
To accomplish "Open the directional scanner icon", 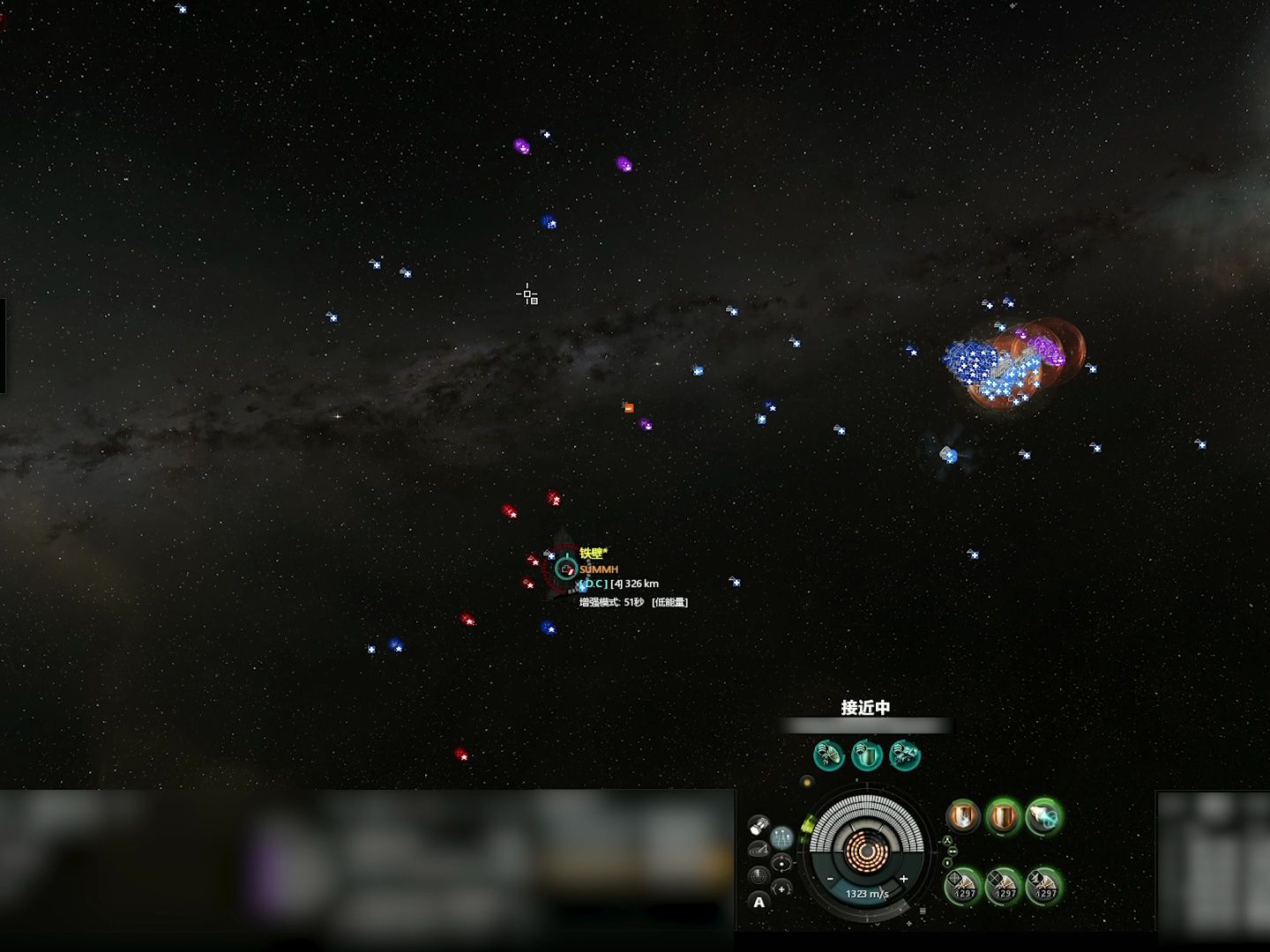I will coord(759,849).
